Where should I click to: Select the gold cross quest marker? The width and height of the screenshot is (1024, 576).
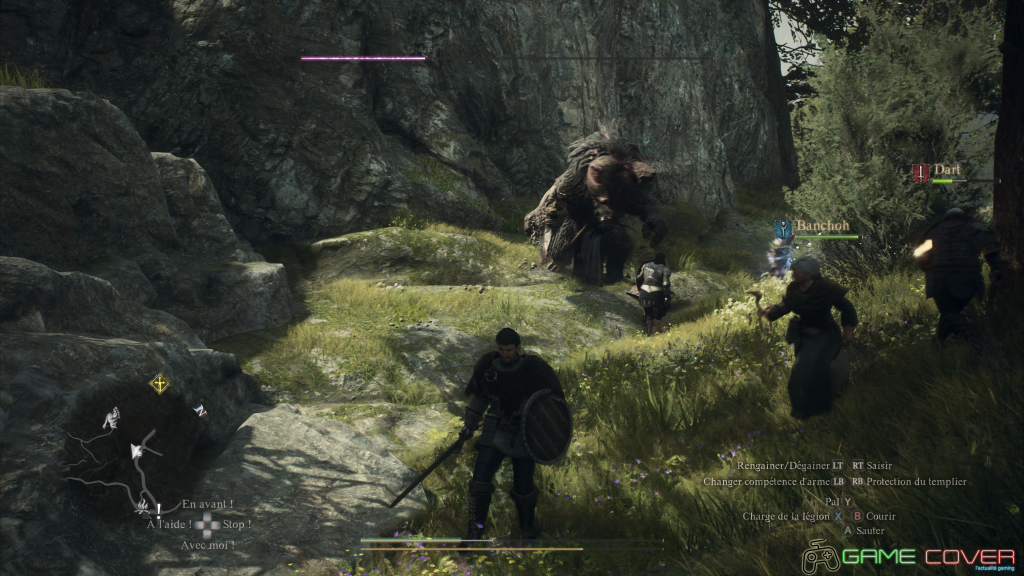158,383
